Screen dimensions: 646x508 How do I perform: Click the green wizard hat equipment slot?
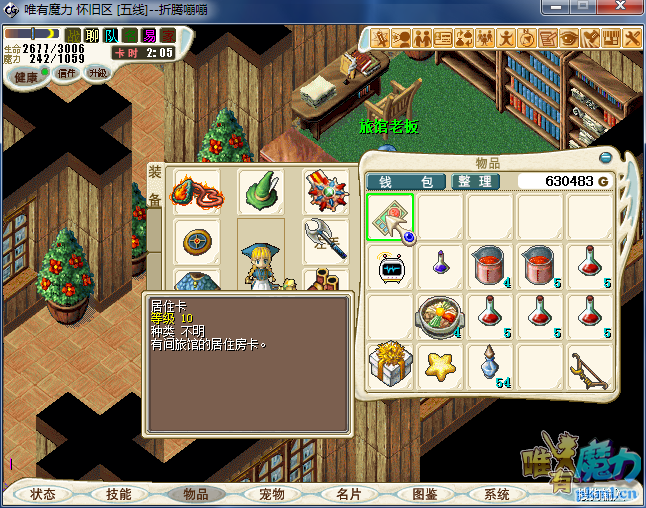[261, 191]
